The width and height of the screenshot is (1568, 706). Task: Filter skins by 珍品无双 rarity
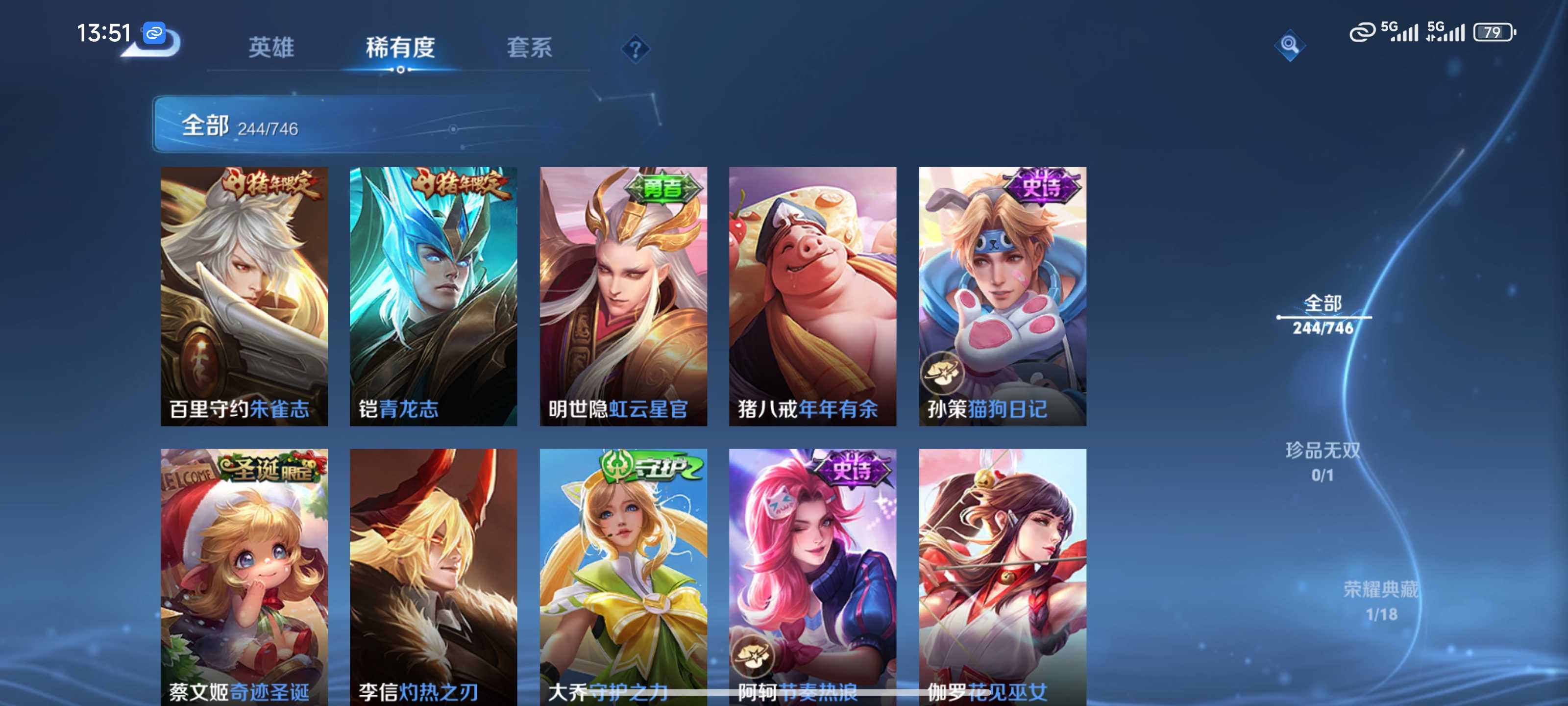tap(1322, 461)
